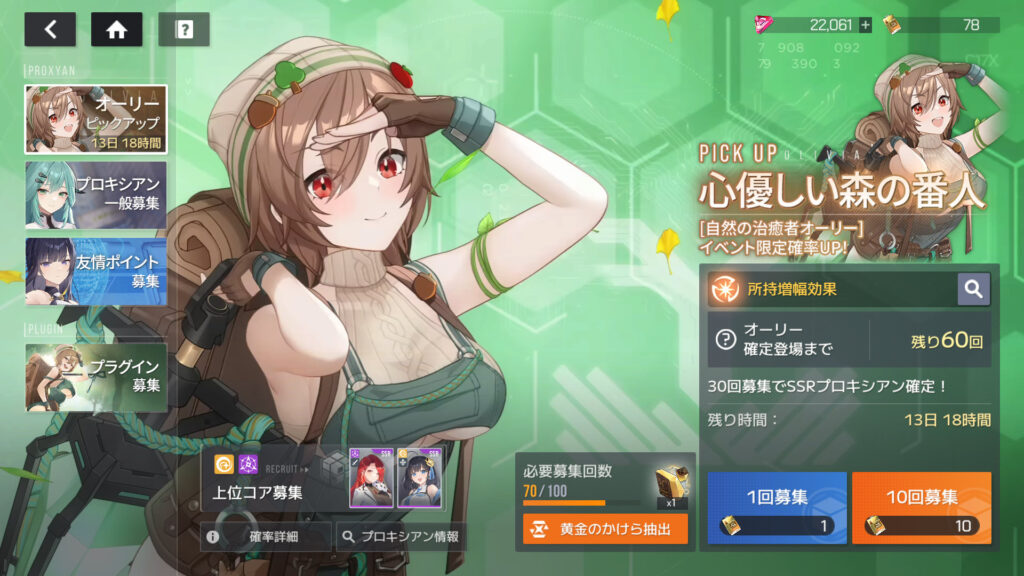Viewport: 1024px width, 576px height.
Task: Go back with the arrow button
Action: (x=50, y=29)
